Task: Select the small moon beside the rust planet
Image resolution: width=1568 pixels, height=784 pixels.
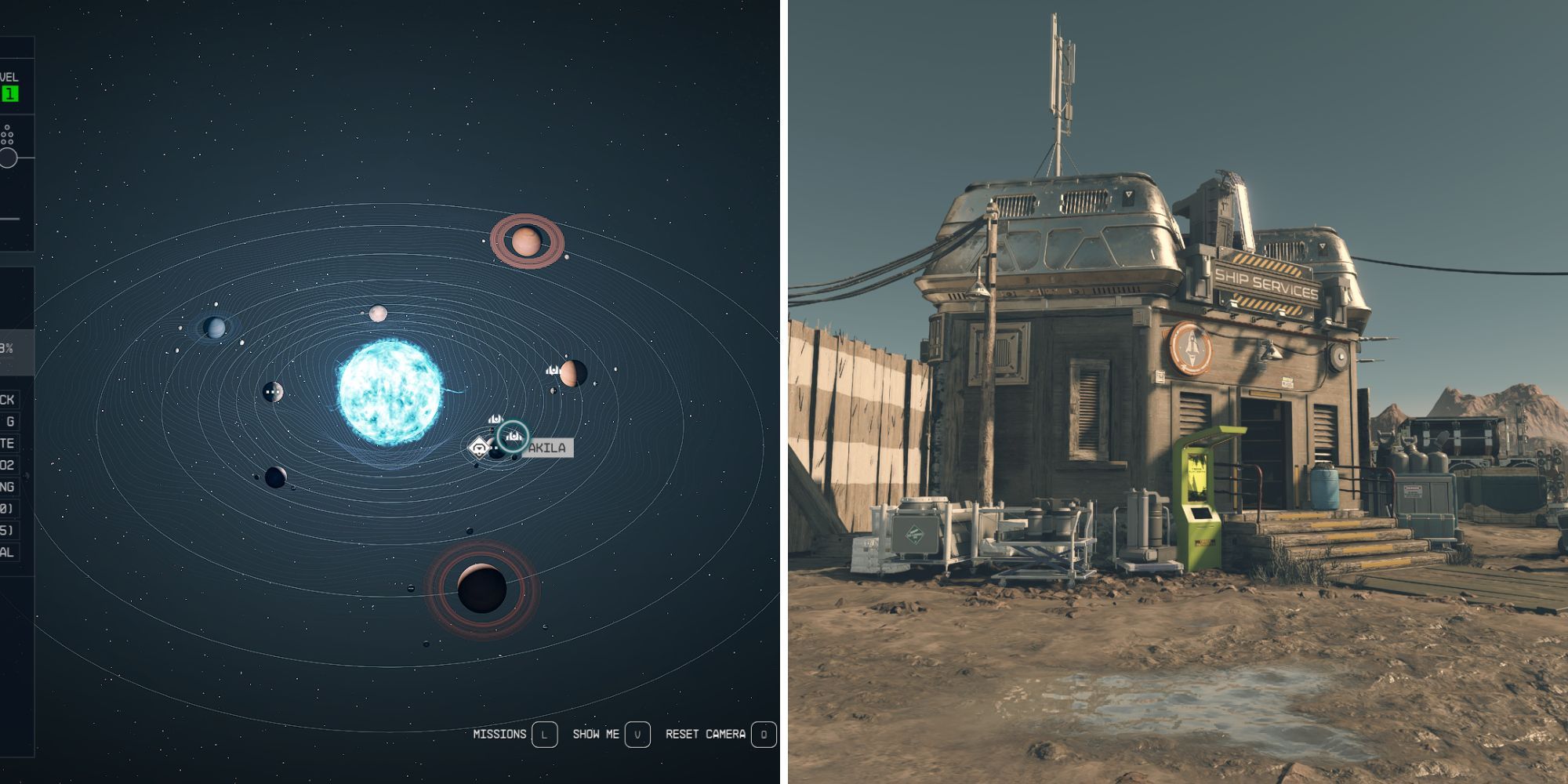Action: click(553, 390)
